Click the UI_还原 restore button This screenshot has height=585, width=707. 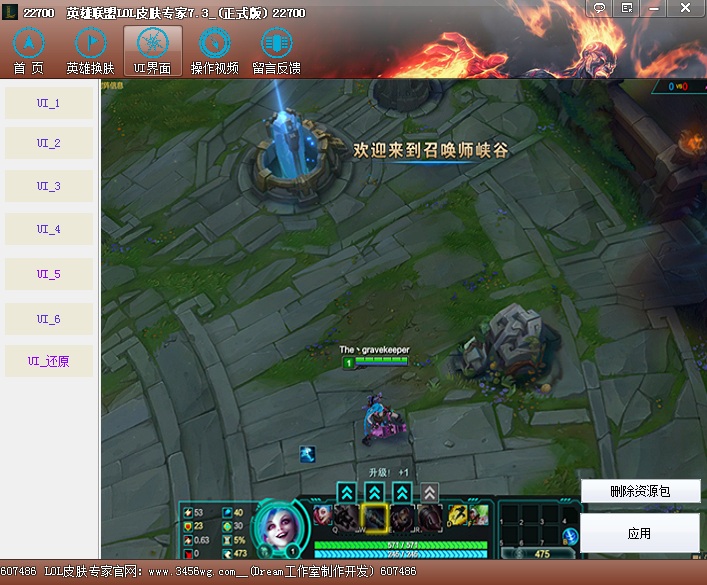coord(49,362)
